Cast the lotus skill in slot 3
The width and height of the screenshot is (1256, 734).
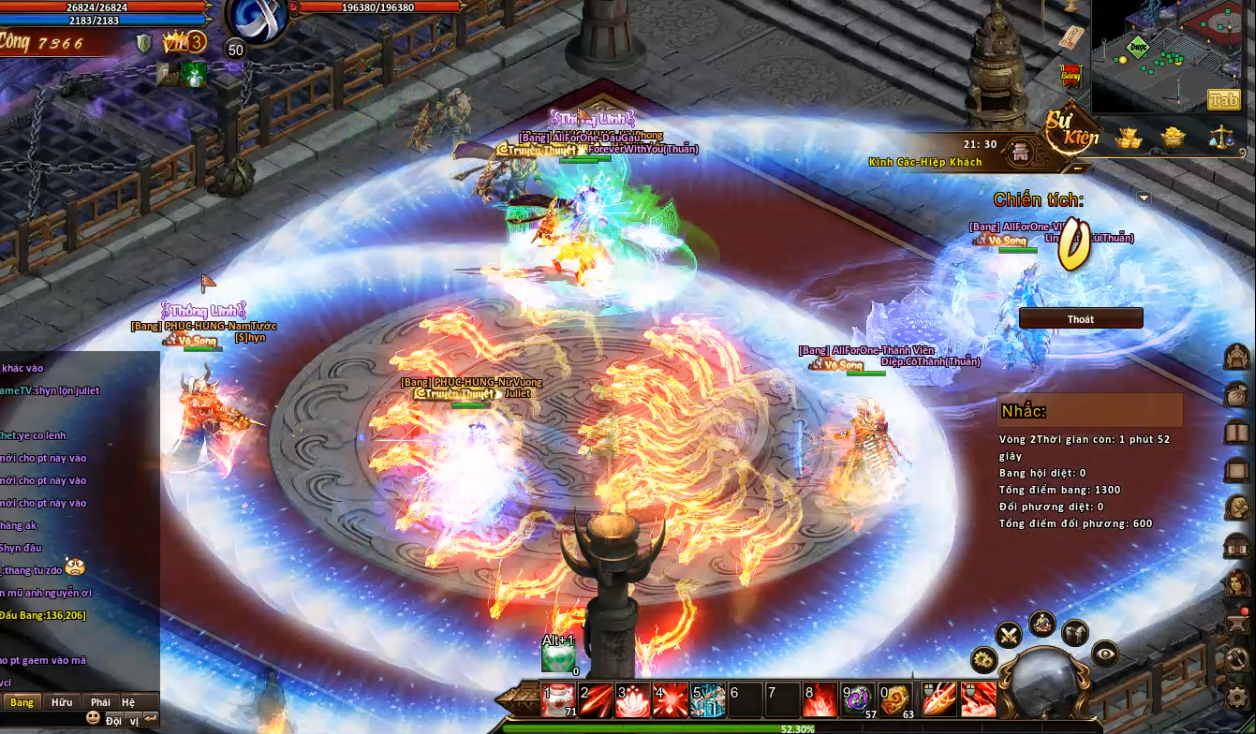[x=633, y=700]
